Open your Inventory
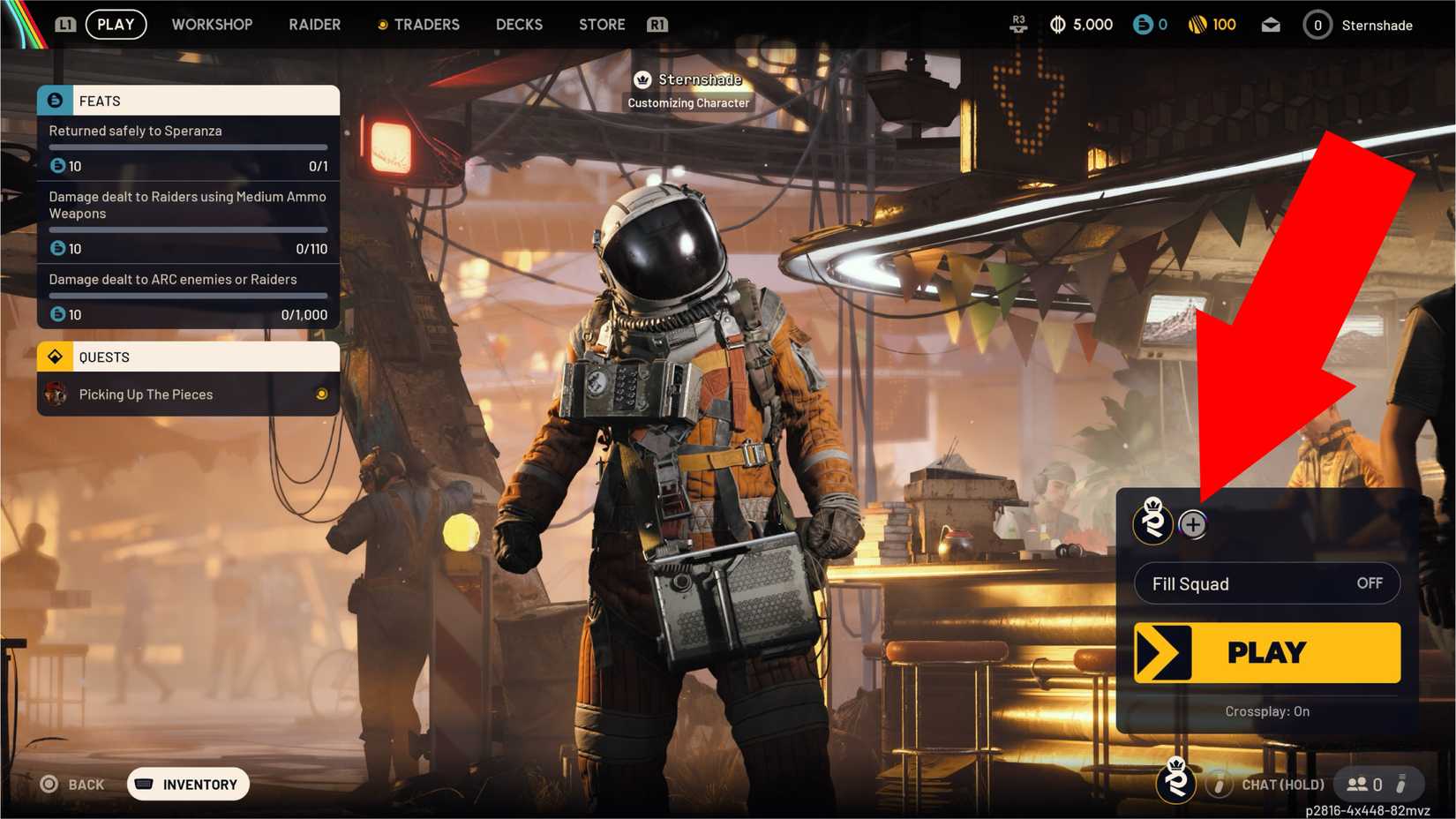 pos(187,784)
